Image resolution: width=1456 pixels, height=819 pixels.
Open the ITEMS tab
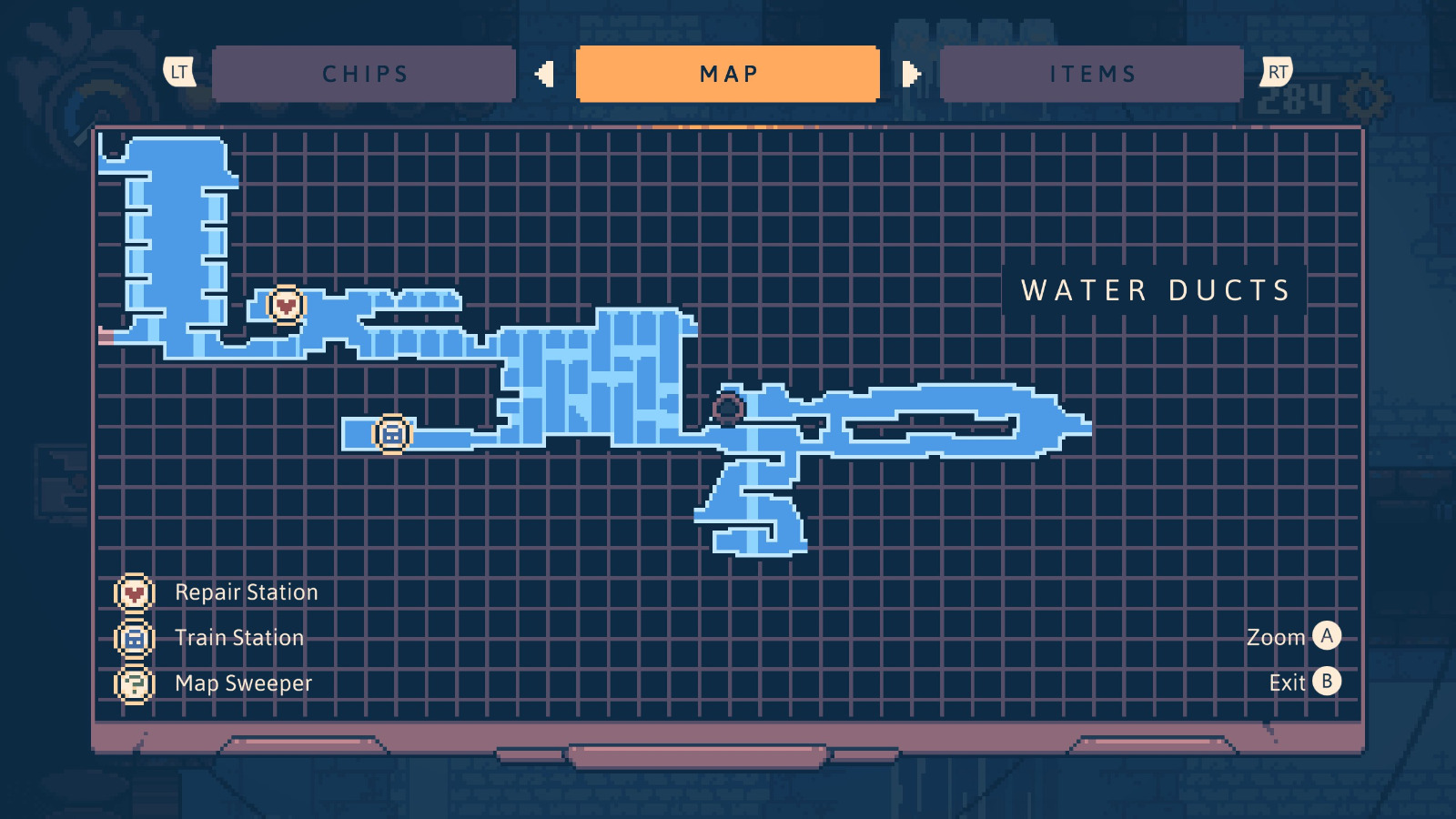pos(1092,73)
